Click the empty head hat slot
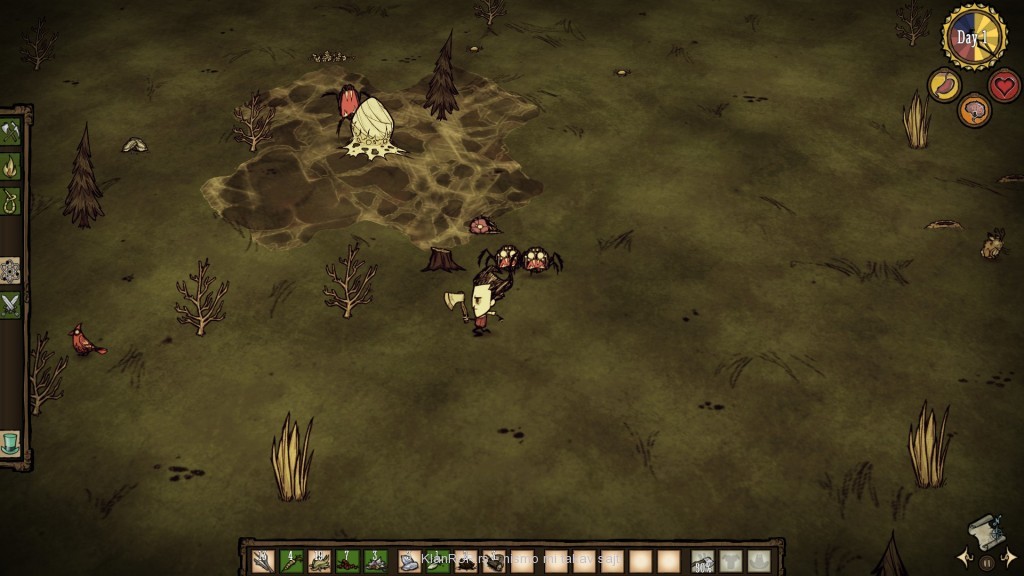The width and height of the screenshot is (1024, 576). point(759,561)
